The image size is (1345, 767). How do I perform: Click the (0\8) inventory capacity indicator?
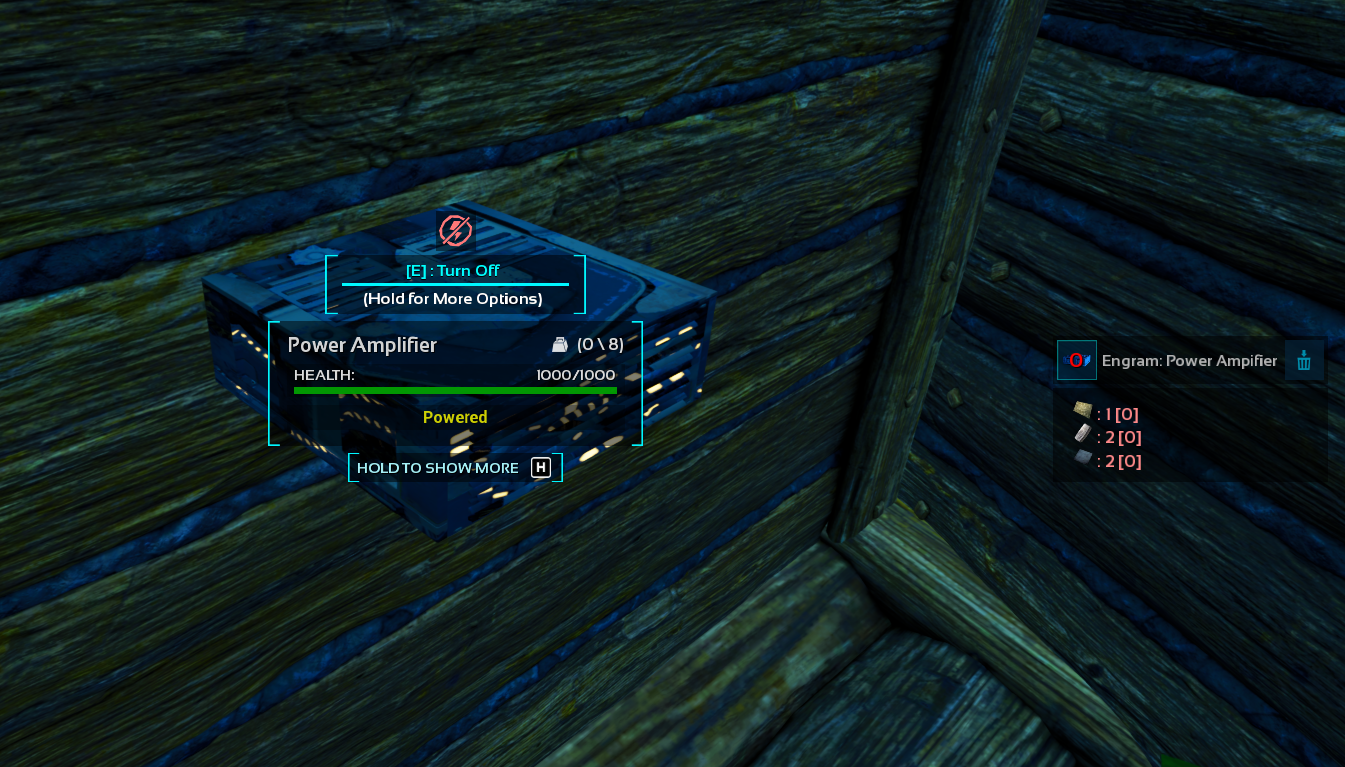pos(599,344)
